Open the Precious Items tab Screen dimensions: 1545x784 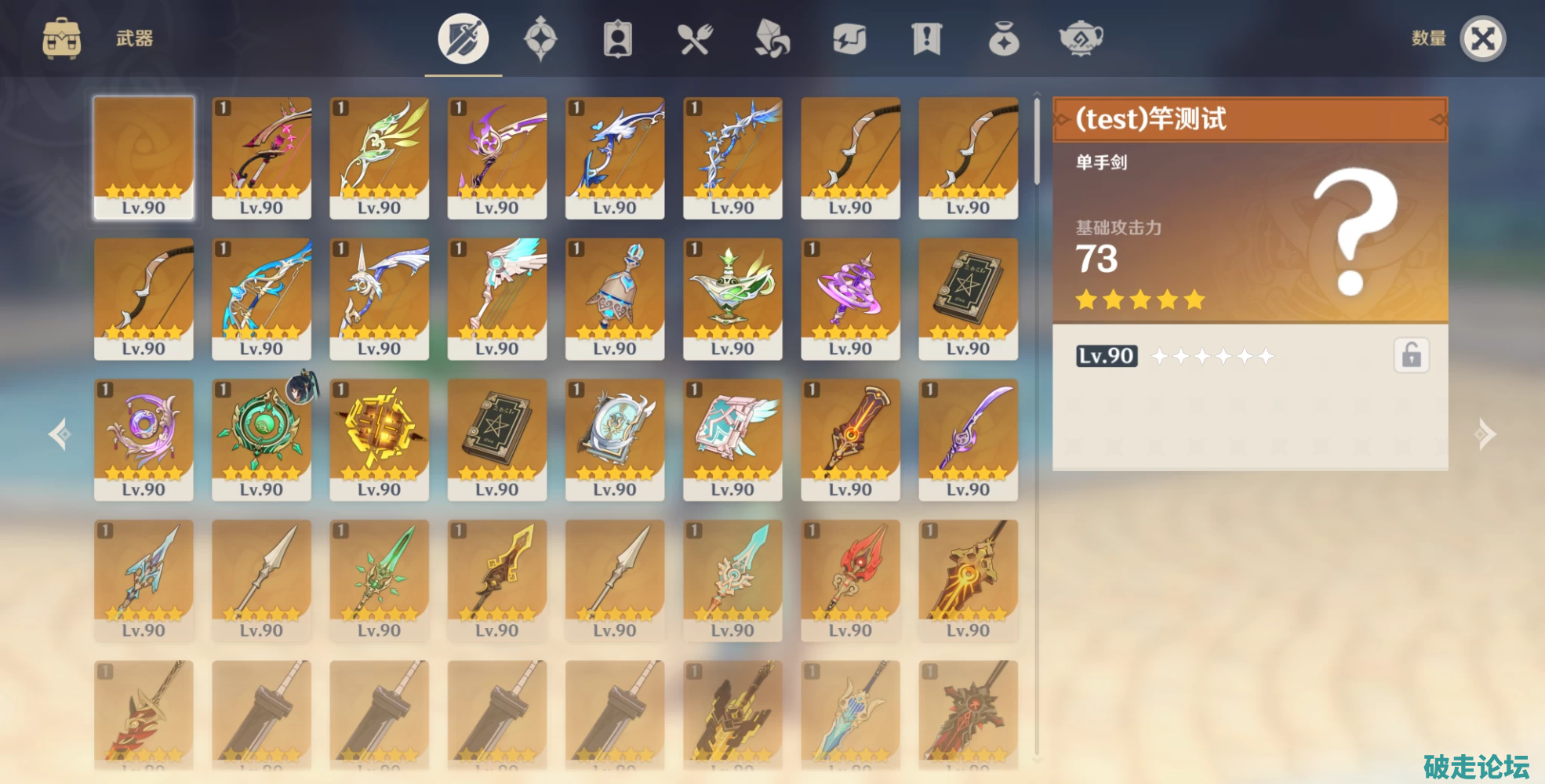tap(1004, 38)
